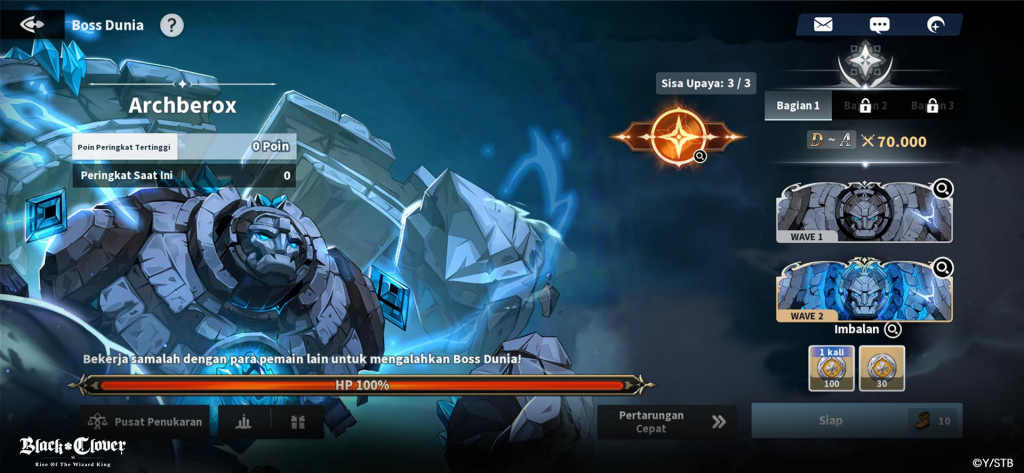1024x473 pixels.
Task: Select the 30 coin reward item
Action: click(x=881, y=368)
